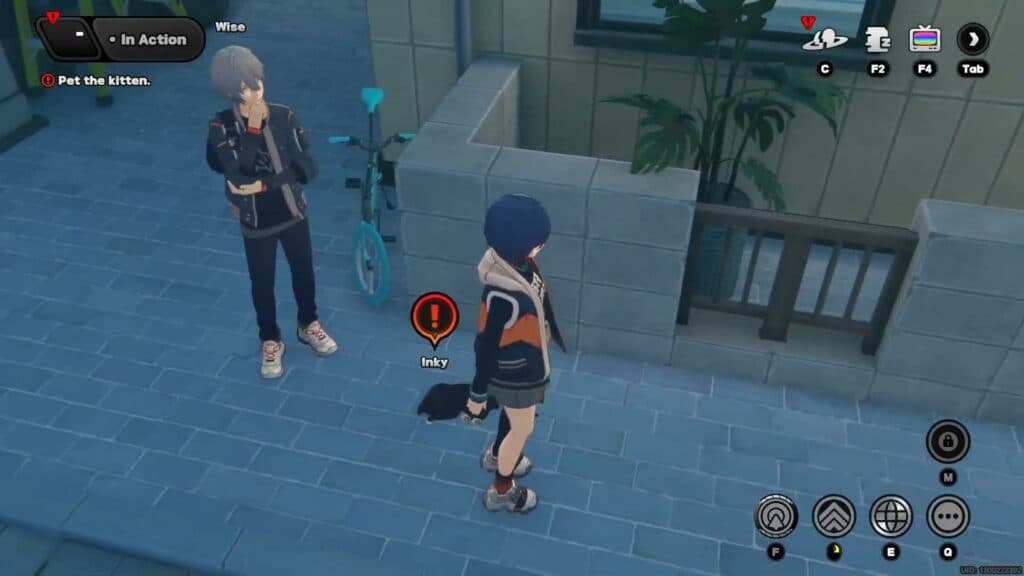Click the red exclamation marker above Inky
Screen dimensions: 1024x576
tap(434, 317)
